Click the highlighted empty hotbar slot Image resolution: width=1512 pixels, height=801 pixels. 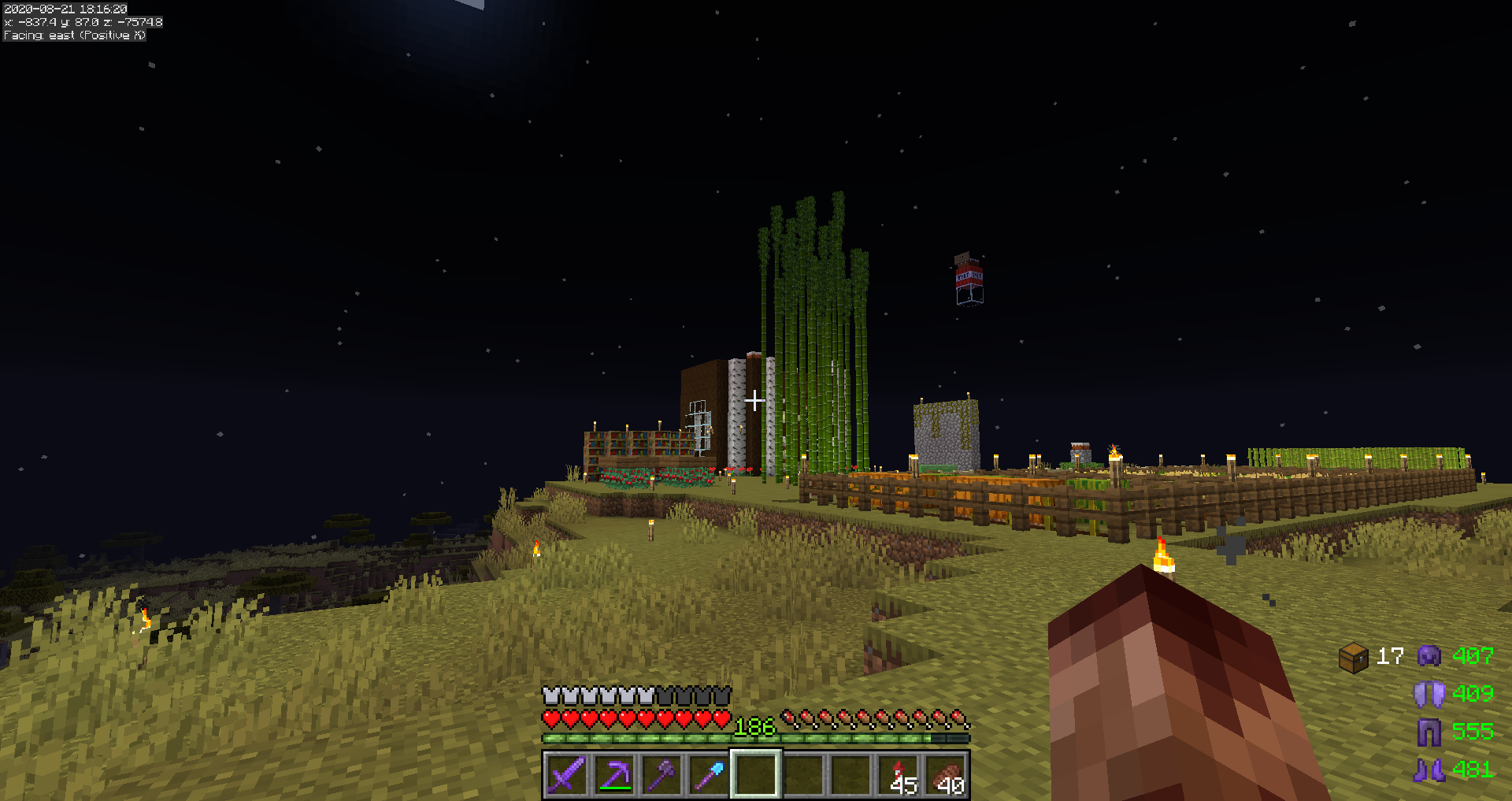pos(756,775)
